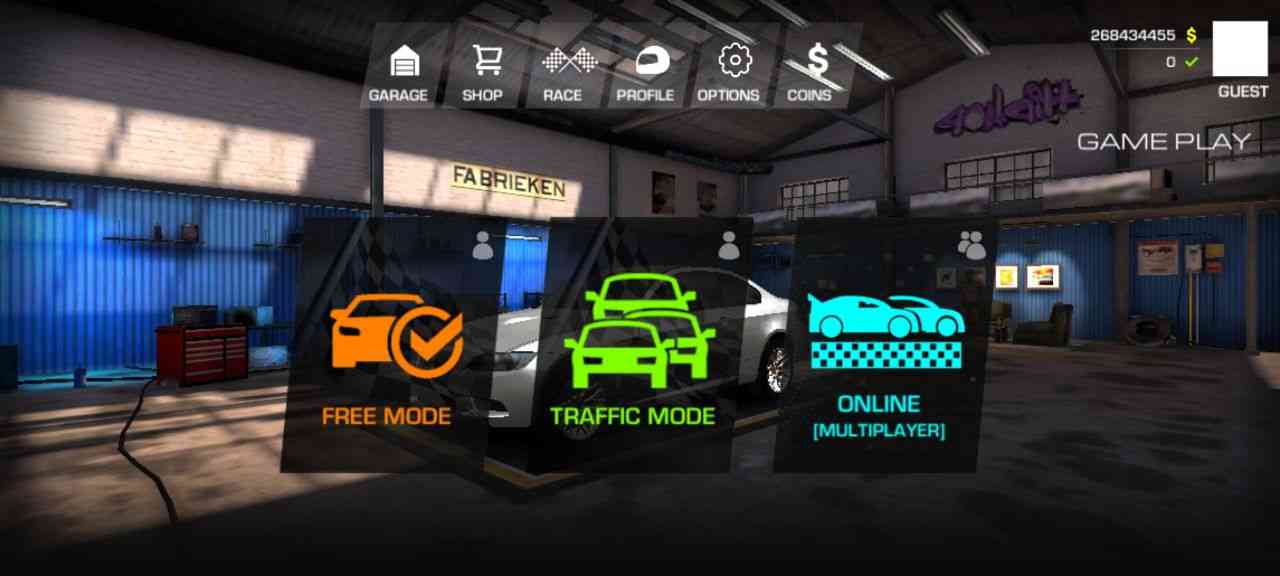Screen dimensions: 1280x576
Task: Open the Options gear menu
Action: pos(730,72)
